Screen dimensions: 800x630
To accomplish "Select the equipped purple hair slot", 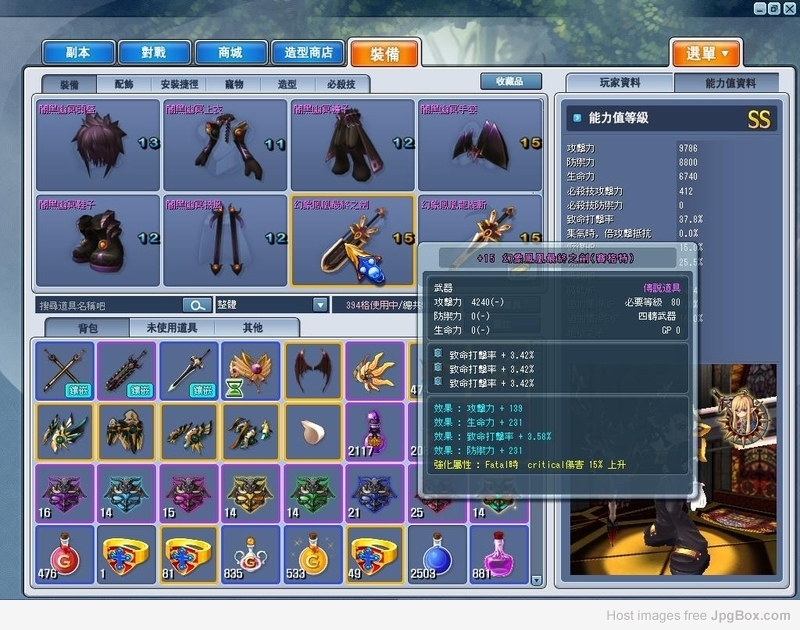I will click(x=98, y=144).
